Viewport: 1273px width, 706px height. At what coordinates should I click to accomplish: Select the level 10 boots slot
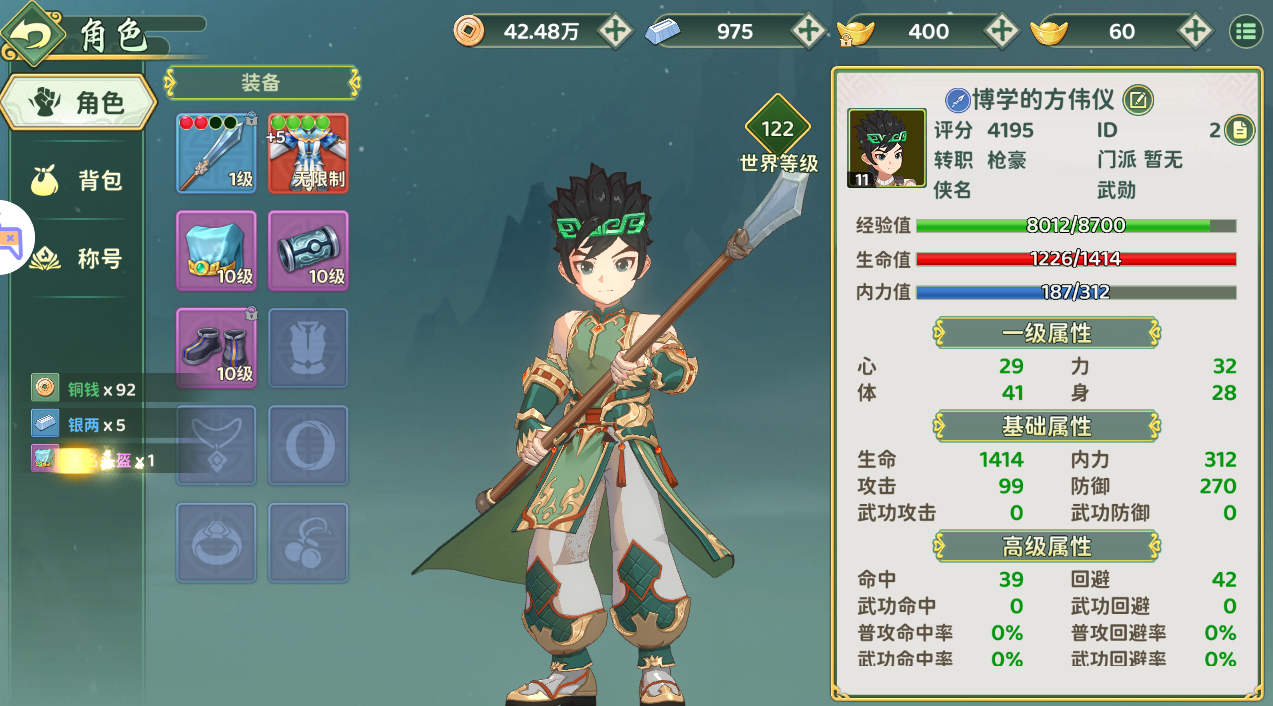tap(216, 347)
